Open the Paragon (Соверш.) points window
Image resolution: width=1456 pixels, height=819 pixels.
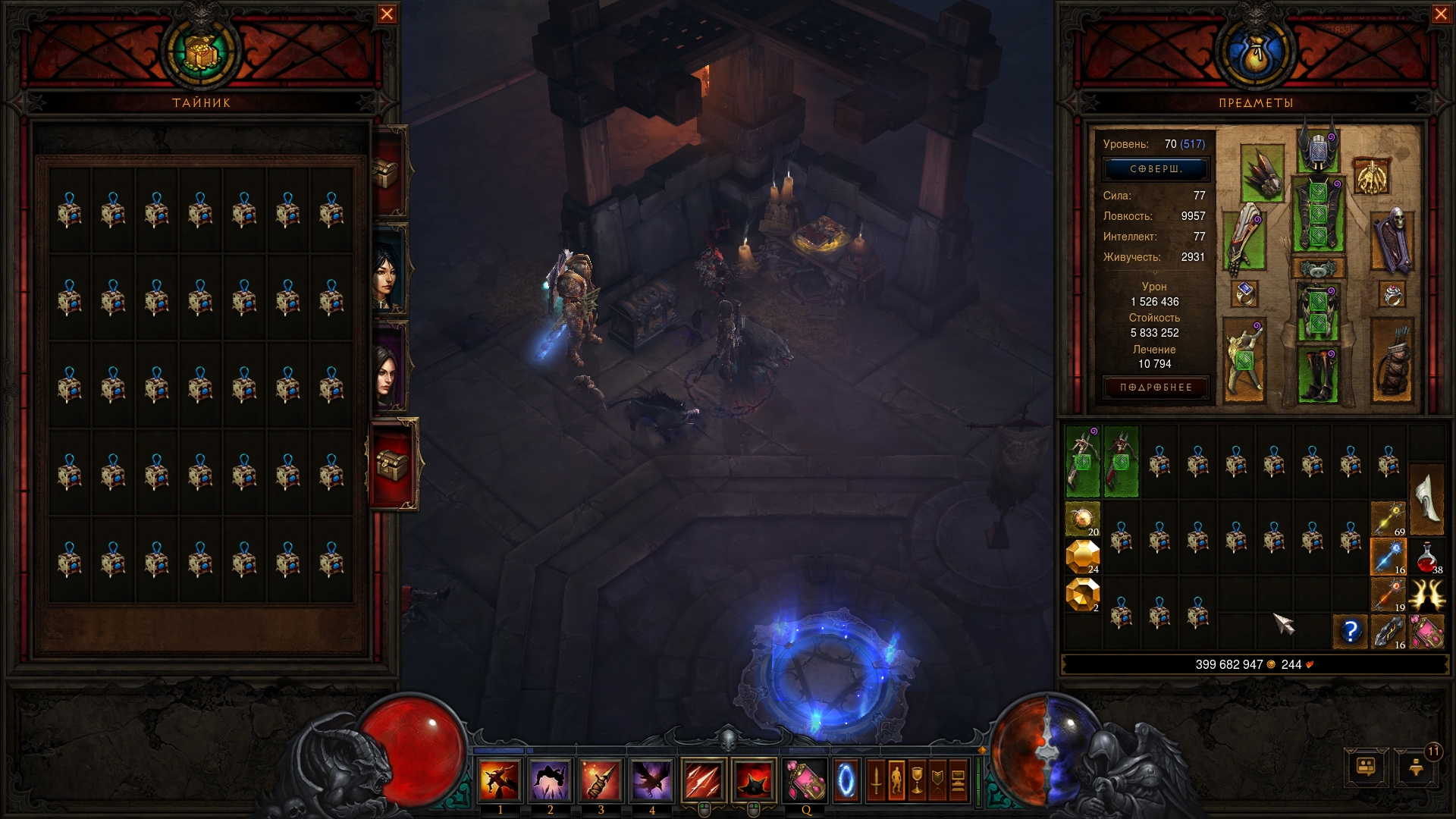click(1156, 169)
